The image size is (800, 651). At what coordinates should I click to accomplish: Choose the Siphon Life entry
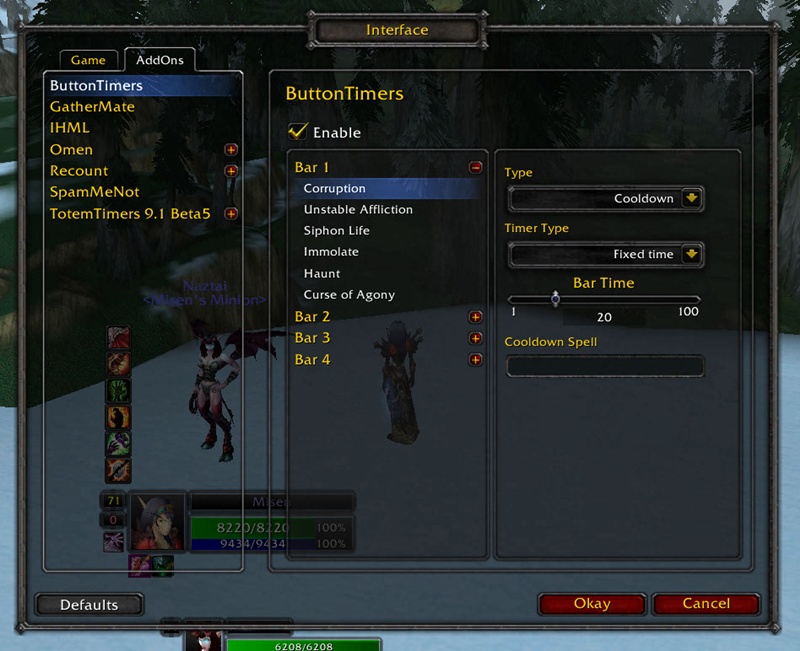click(x=337, y=231)
